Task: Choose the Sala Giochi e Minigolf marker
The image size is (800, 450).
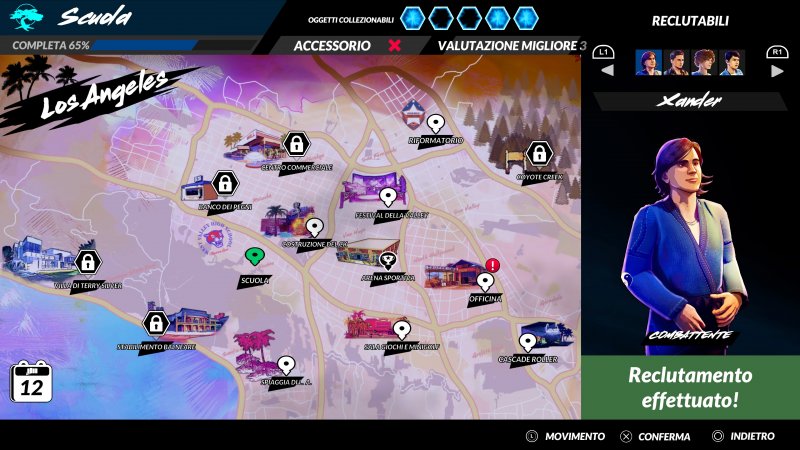Action: [402, 328]
